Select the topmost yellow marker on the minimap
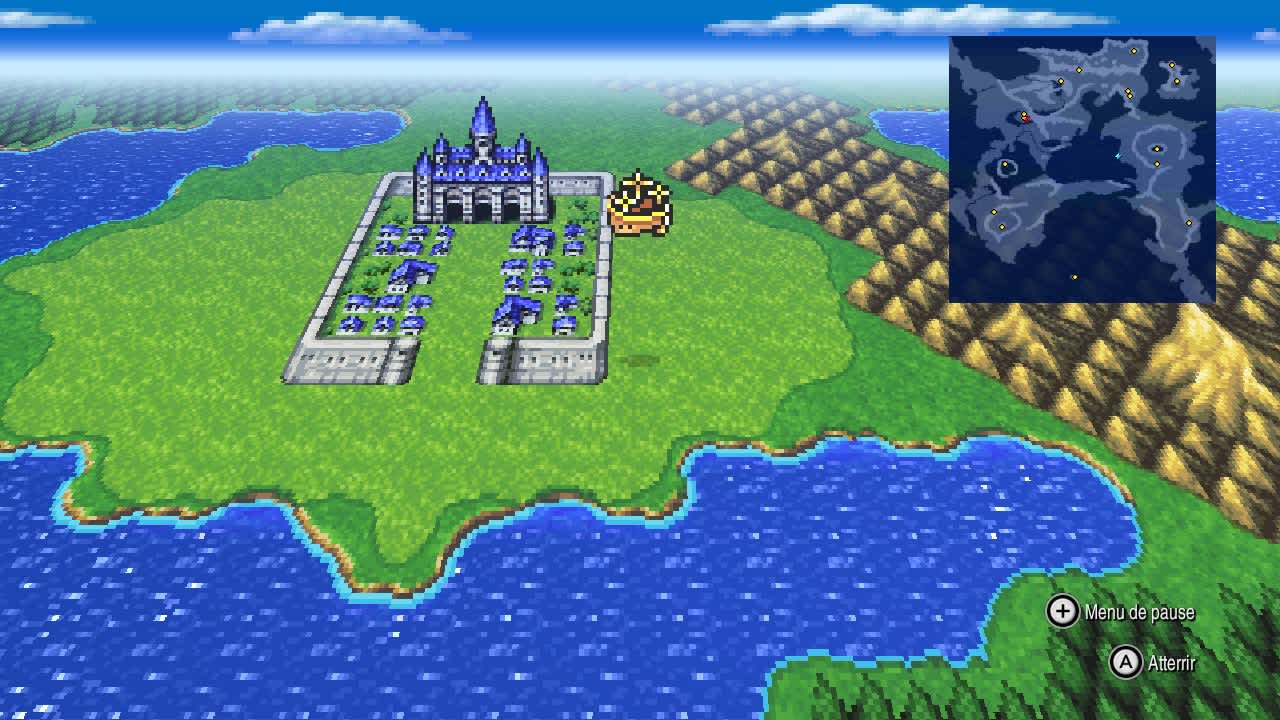The width and height of the screenshot is (1280, 720). [1134, 51]
